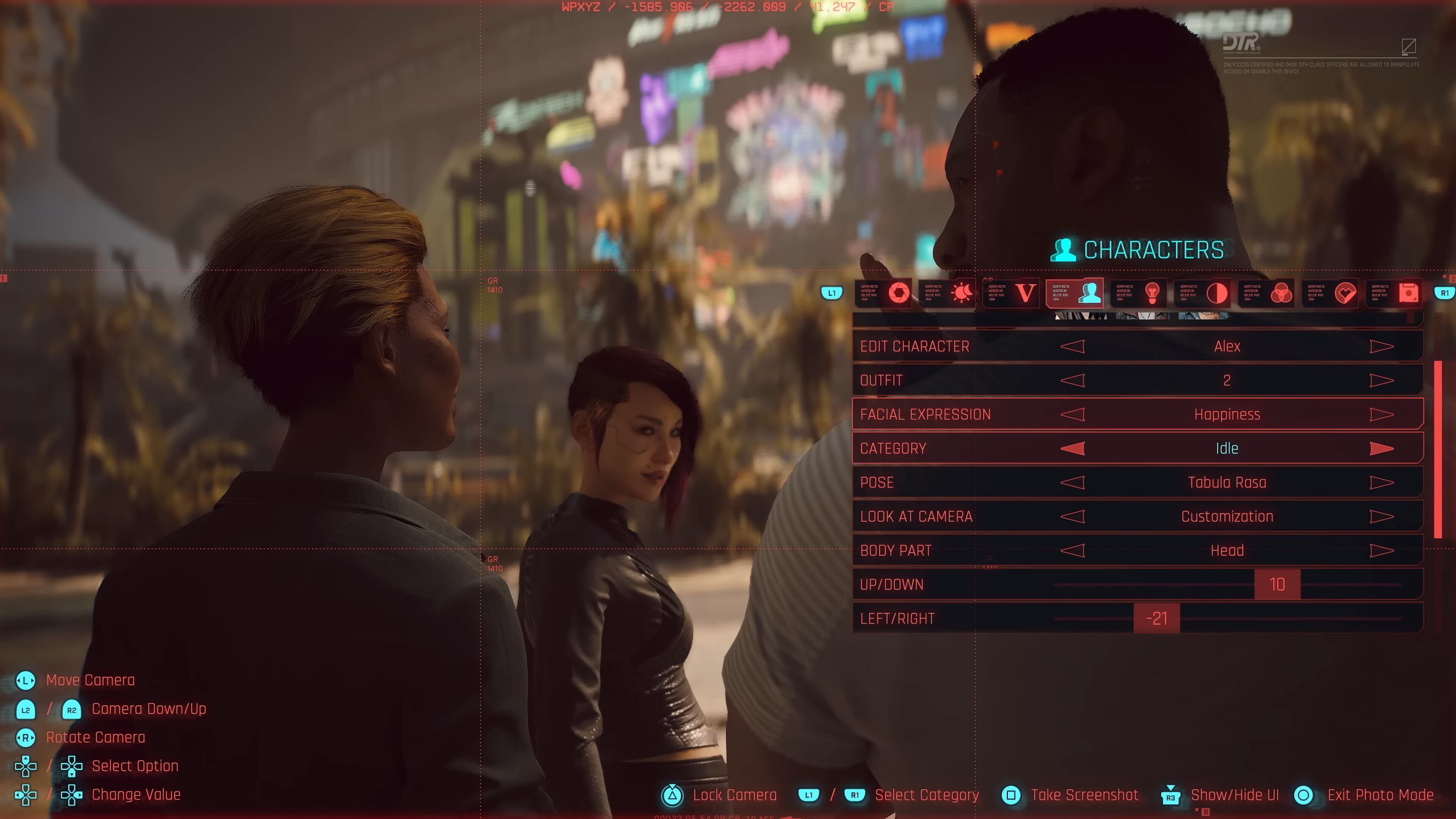
Task: Open the floppy disk save tab
Action: (x=1408, y=293)
